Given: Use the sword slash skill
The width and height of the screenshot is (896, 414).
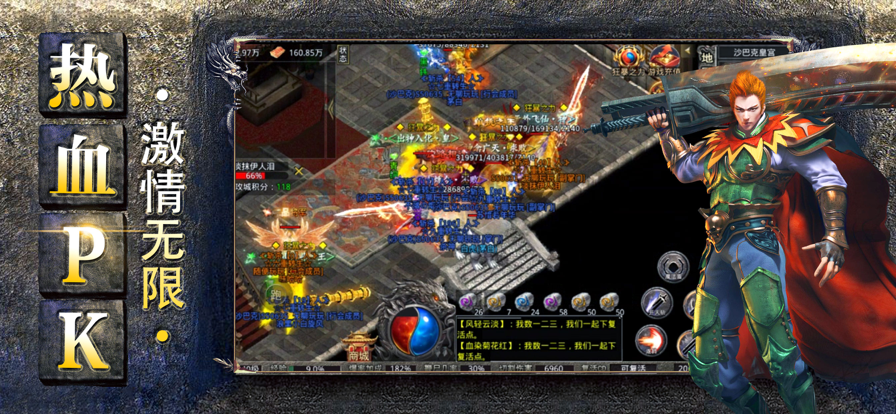Looking at the screenshot, I should point(655,301).
